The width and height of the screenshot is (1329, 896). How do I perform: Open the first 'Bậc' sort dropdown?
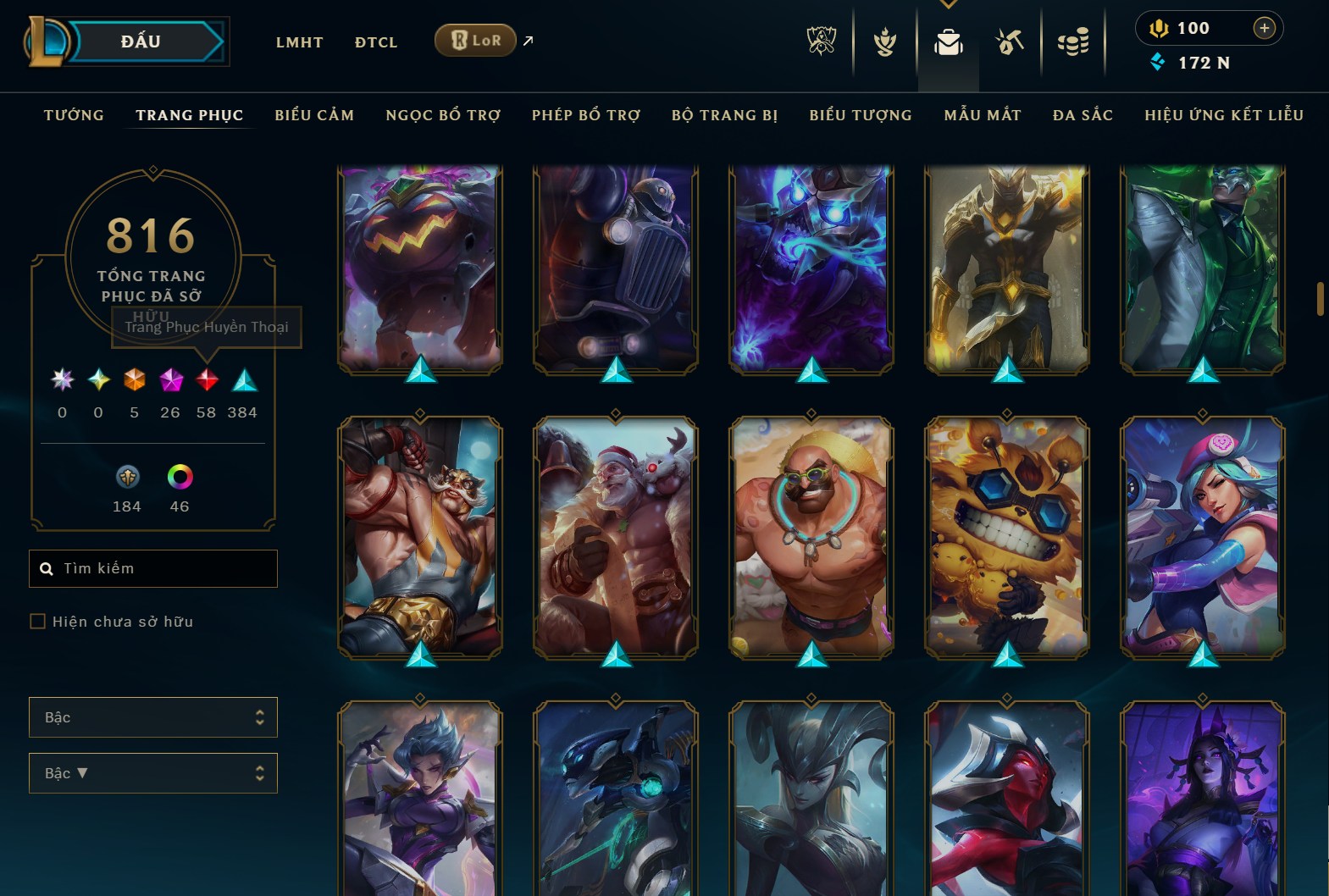[x=152, y=716]
